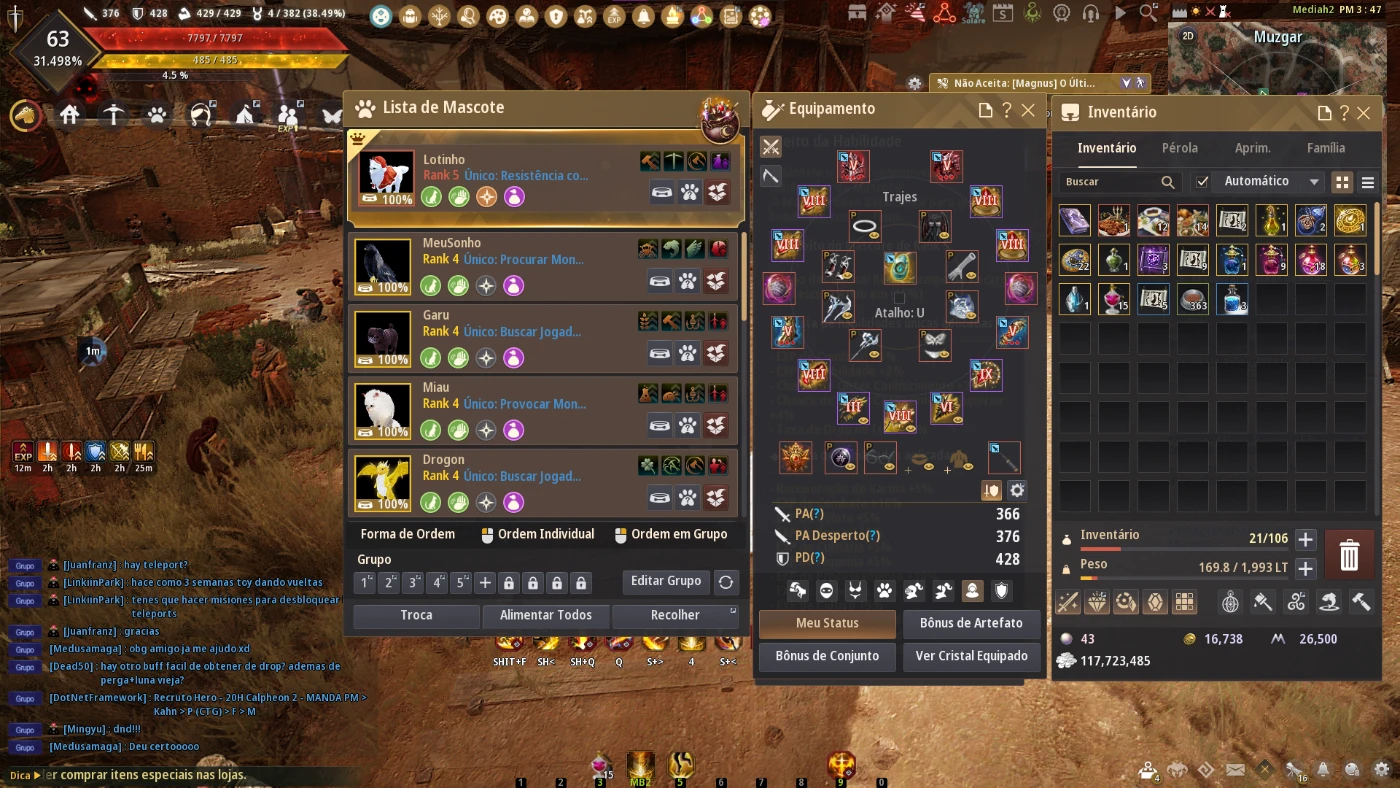Select the pet Lotinho row
This screenshot has width=1400, height=788.
click(x=545, y=178)
